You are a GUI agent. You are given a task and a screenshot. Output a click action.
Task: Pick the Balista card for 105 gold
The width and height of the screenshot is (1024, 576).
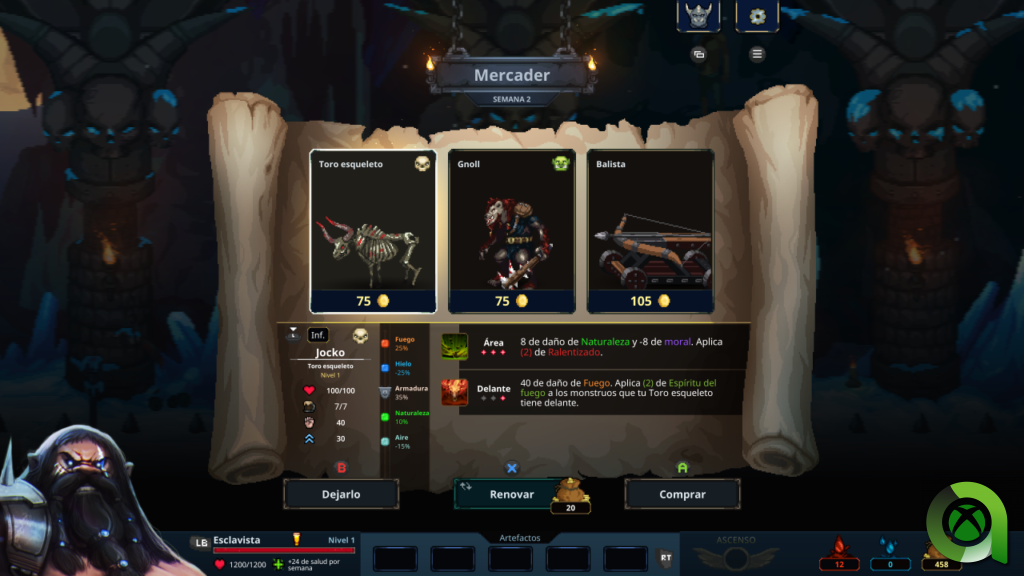click(x=650, y=231)
